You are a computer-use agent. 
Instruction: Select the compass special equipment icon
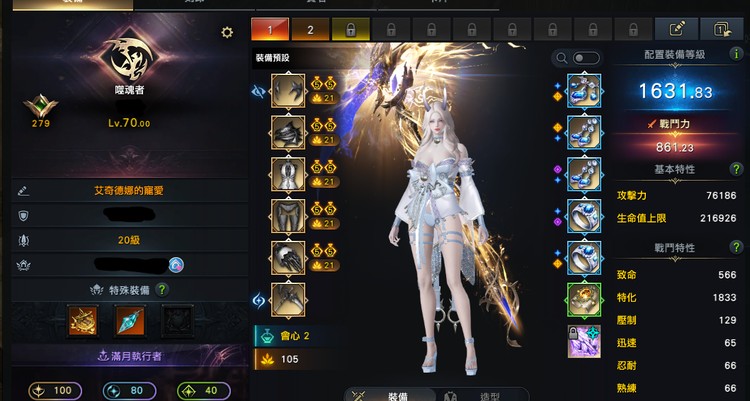[82, 319]
